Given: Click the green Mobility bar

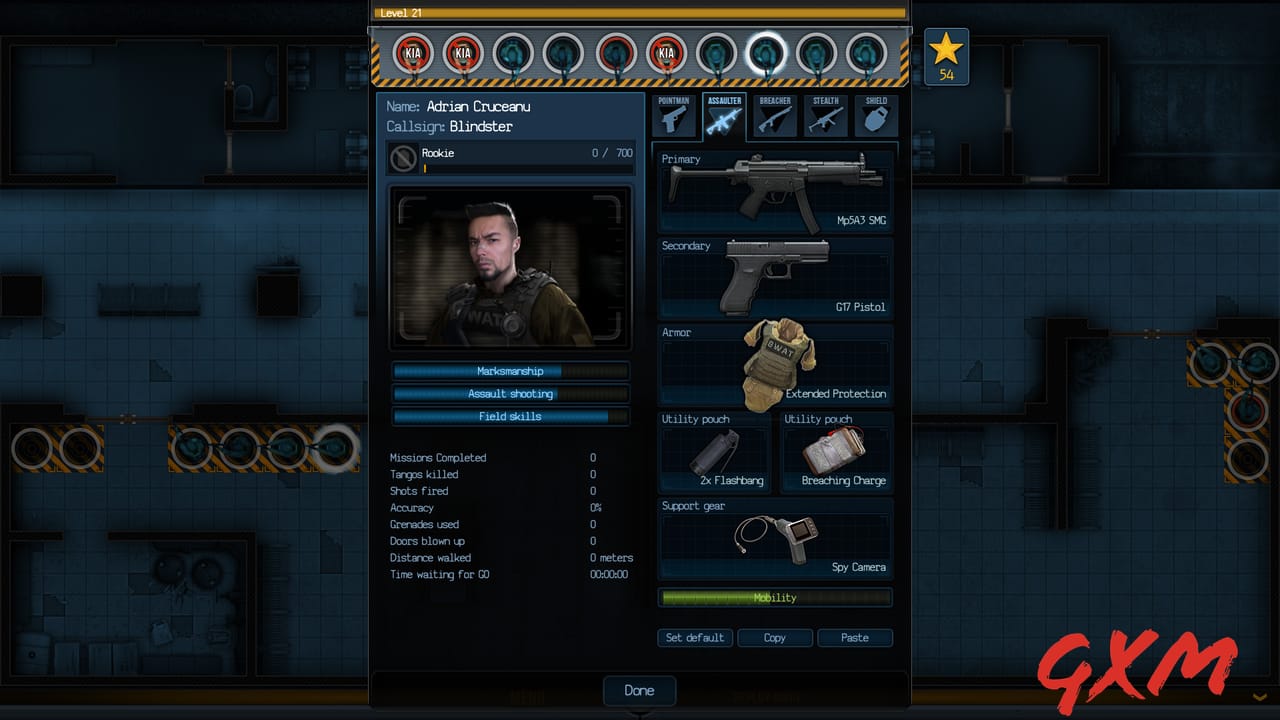Looking at the screenshot, I should point(775,597).
